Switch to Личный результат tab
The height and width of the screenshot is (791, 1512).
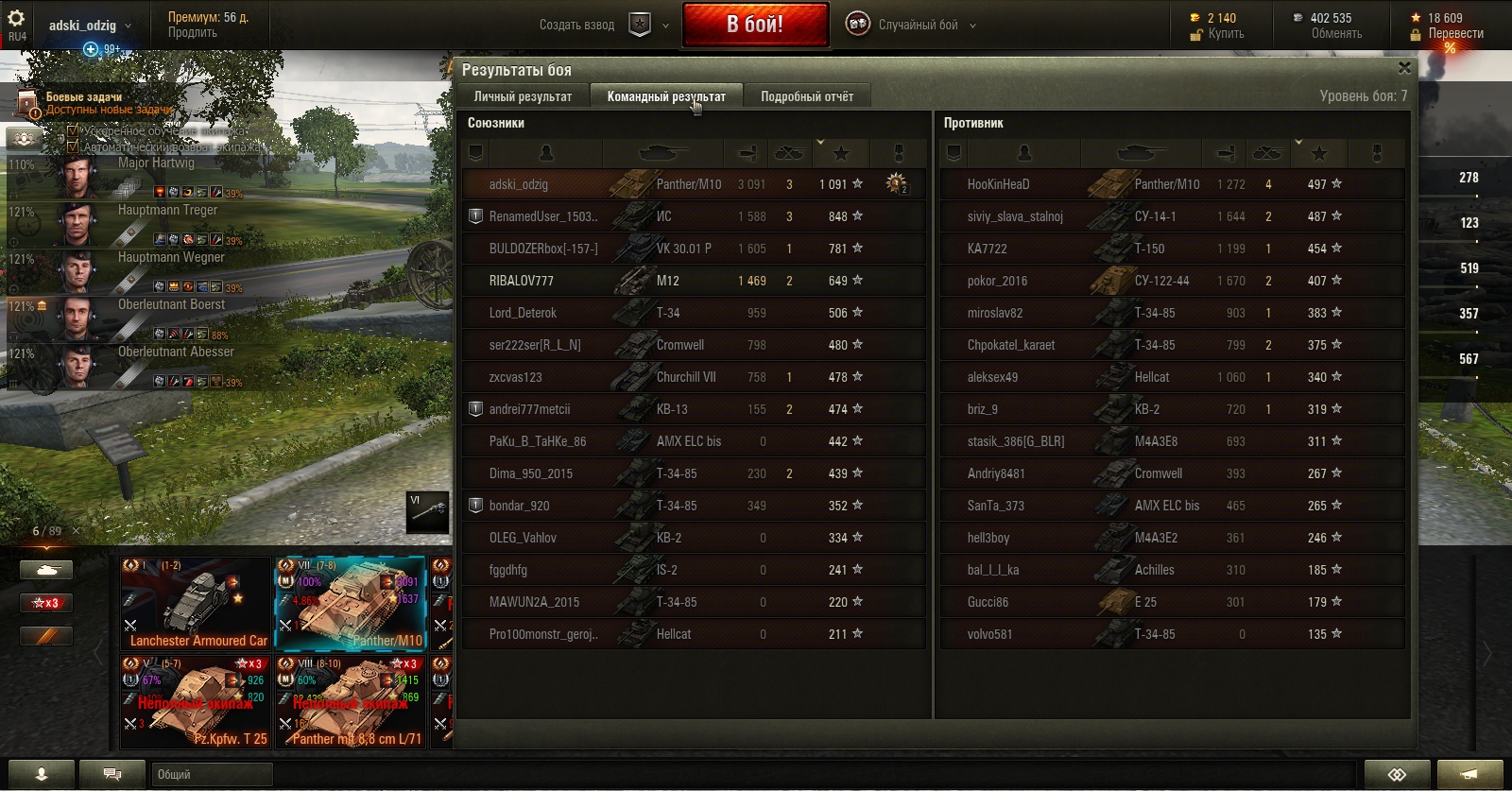523,96
